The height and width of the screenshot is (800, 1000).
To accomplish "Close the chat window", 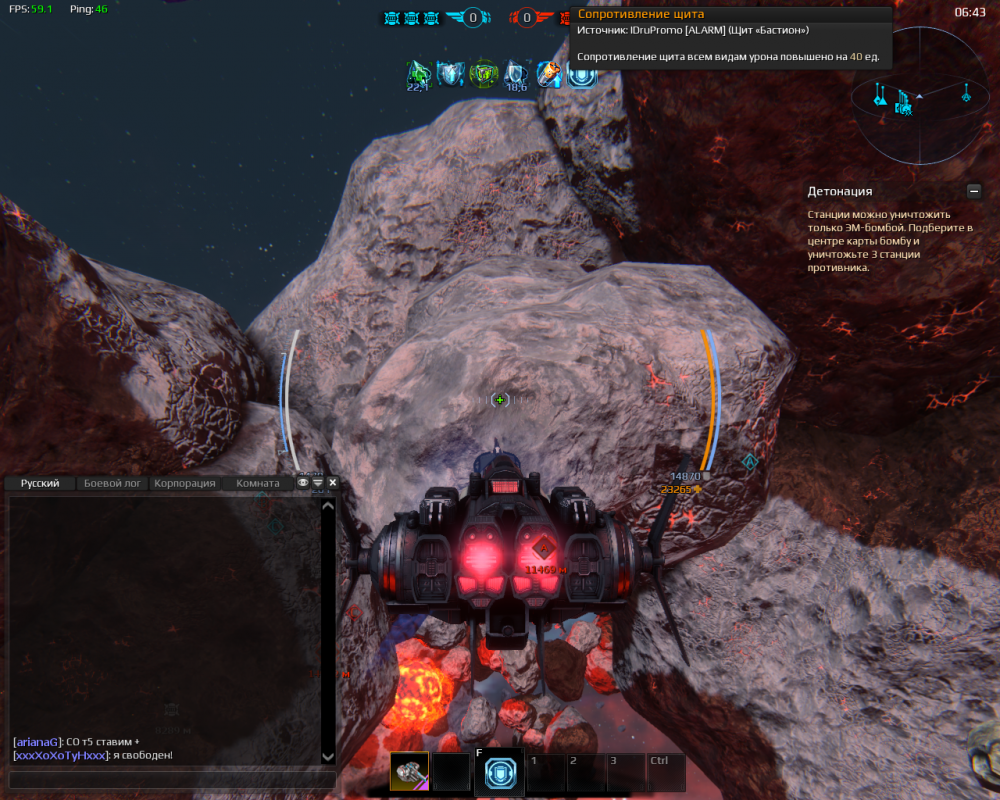I will coord(333,483).
